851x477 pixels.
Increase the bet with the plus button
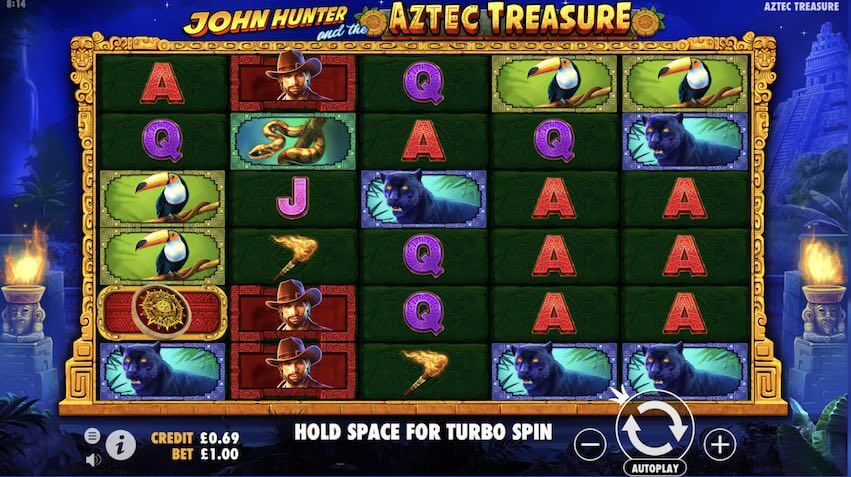(x=719, y=443)
